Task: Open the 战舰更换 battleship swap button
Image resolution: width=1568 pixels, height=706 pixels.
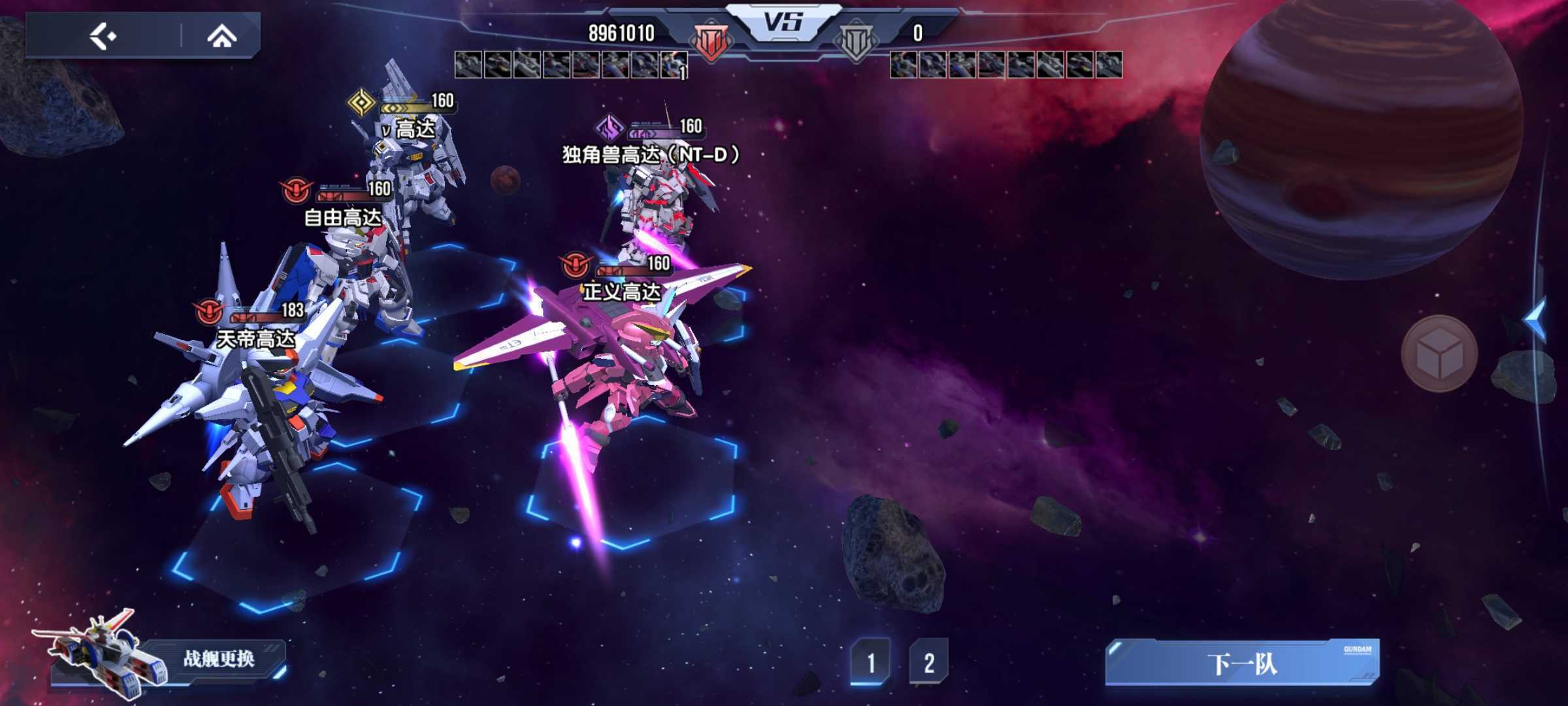Action: coord(218,658)
